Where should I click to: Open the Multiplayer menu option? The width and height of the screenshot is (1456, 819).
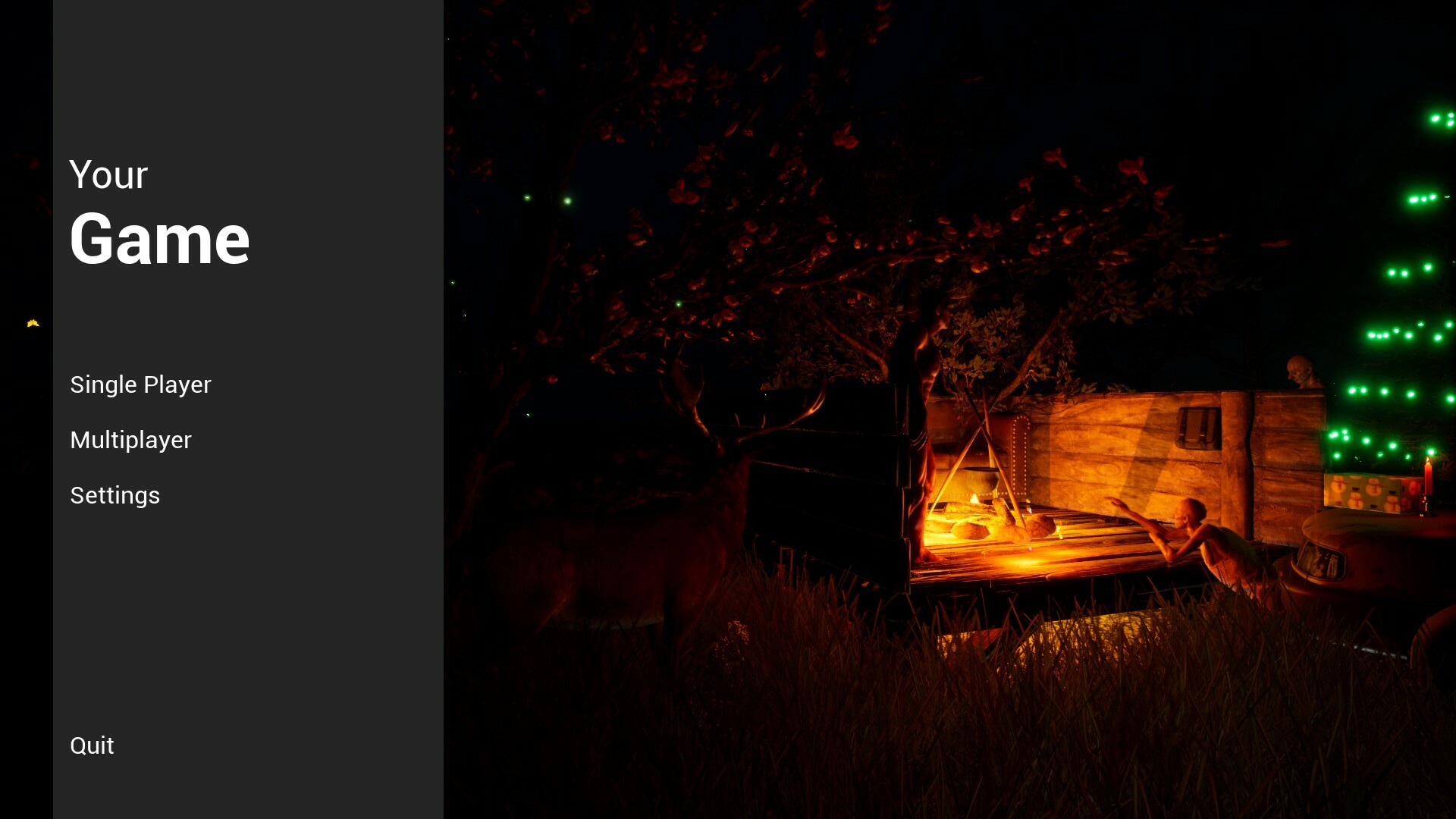130,440
